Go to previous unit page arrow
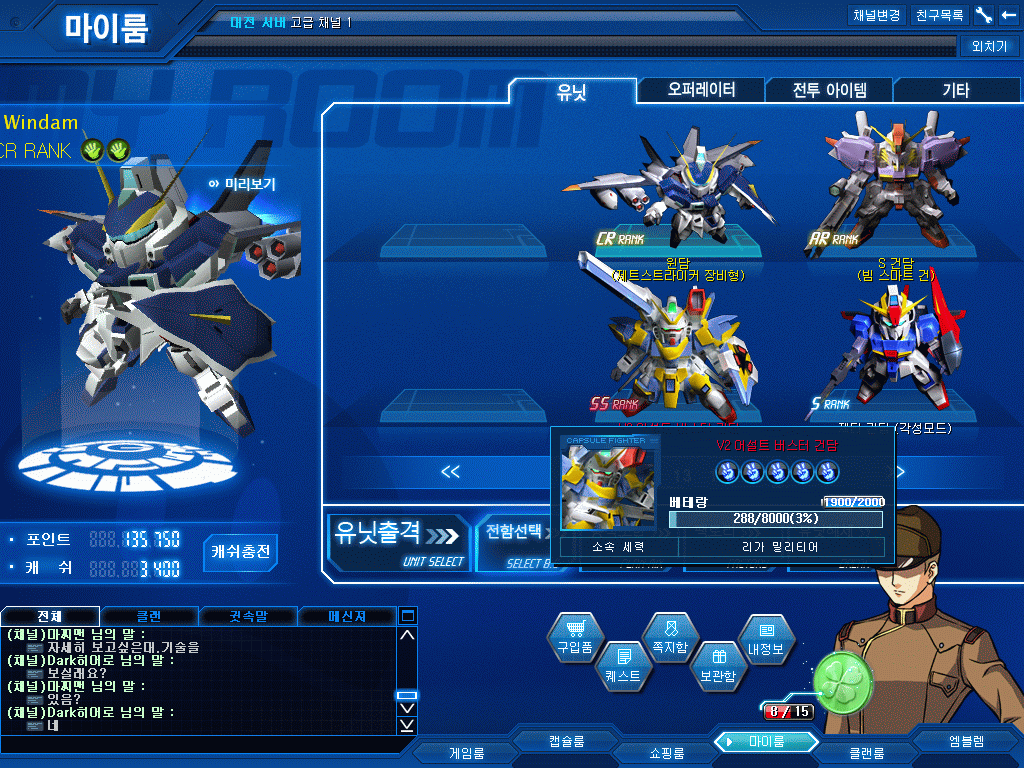This screenshot has height=768, width=1024. 450,472
